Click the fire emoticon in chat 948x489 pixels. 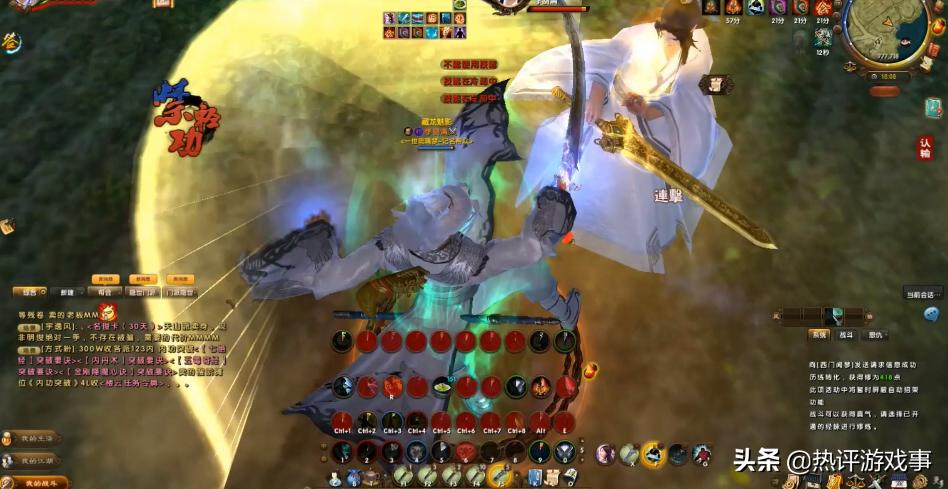tap(107, 313)
